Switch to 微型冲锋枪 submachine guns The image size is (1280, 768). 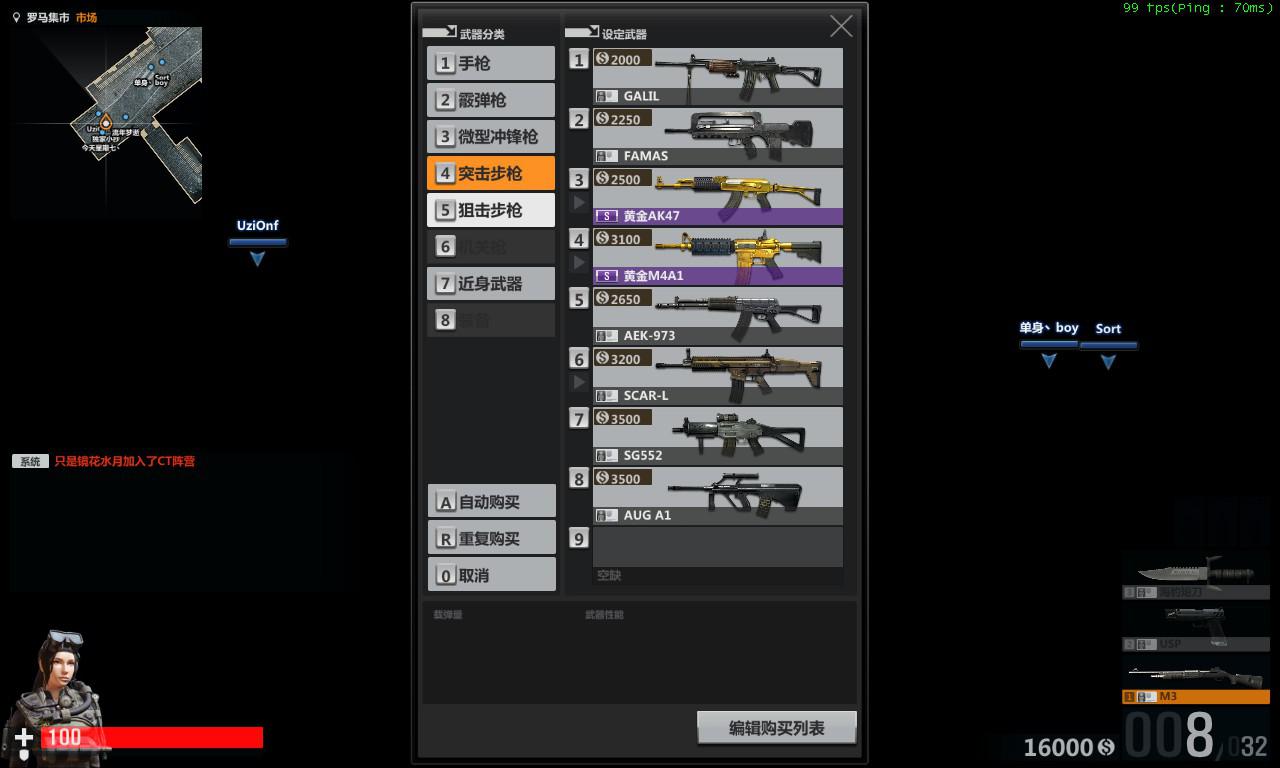(491, 137)
